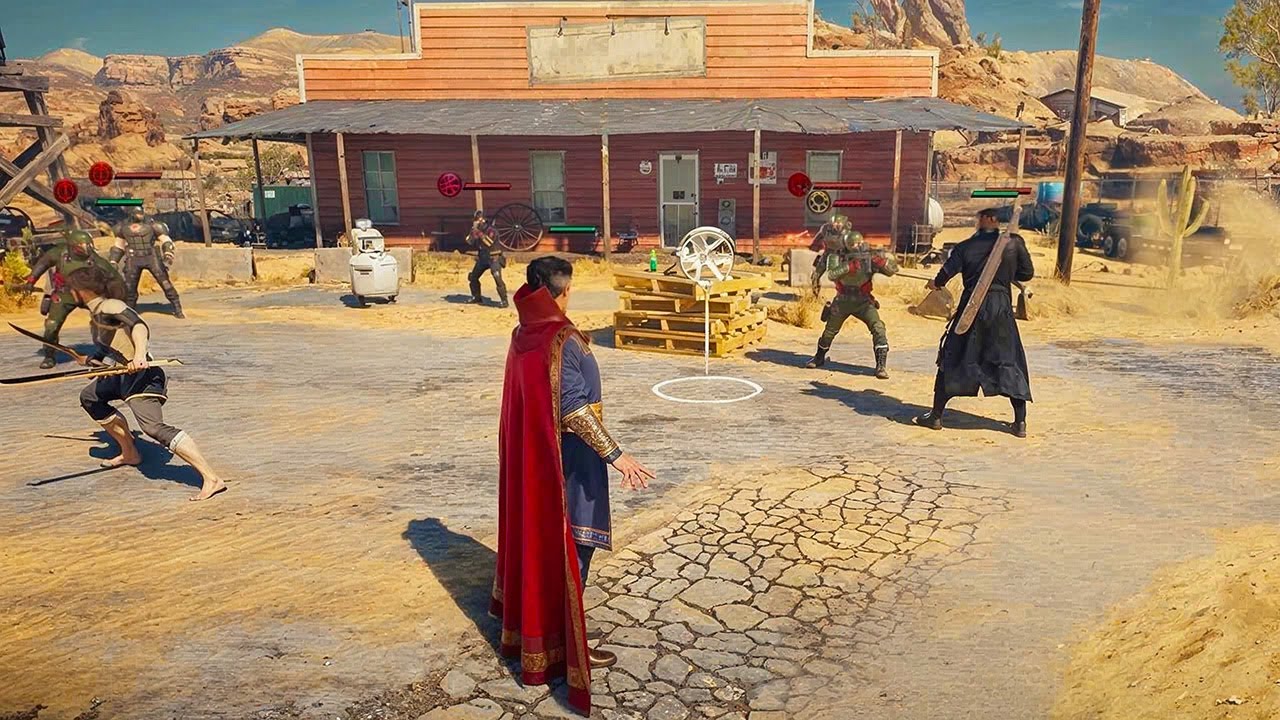Image resolution: width=1280 pixels, height=720 pixels.
Task: Click the green health bar over the left soldier
Action: click(x=118, y=201)
